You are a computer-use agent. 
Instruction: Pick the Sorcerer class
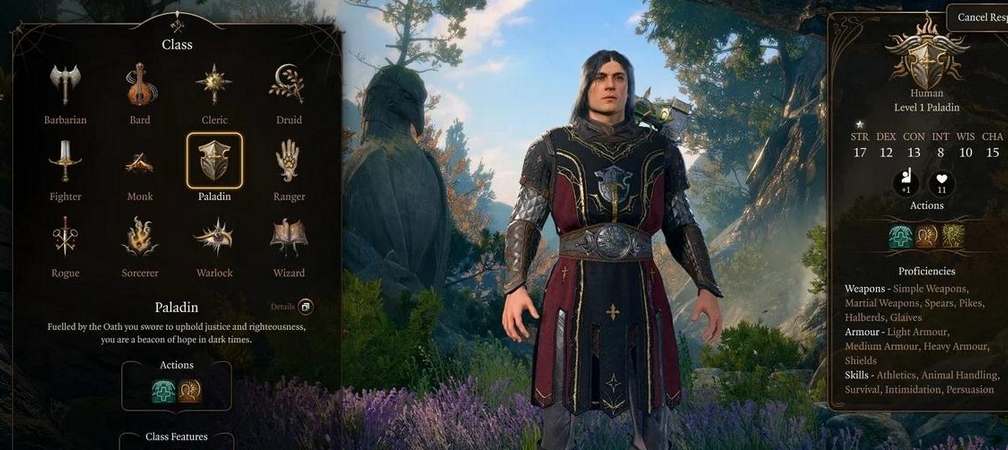(x=140, y=238)
